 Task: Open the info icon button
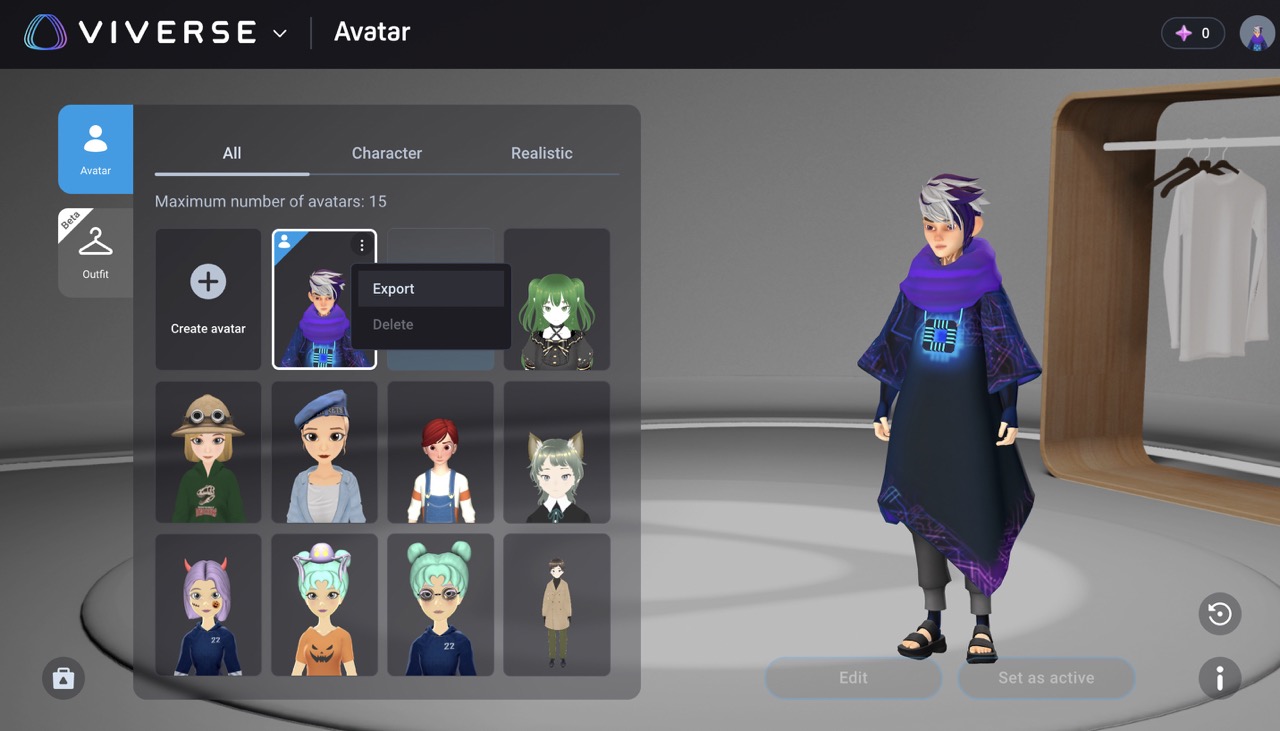[x=1220, y=679]
